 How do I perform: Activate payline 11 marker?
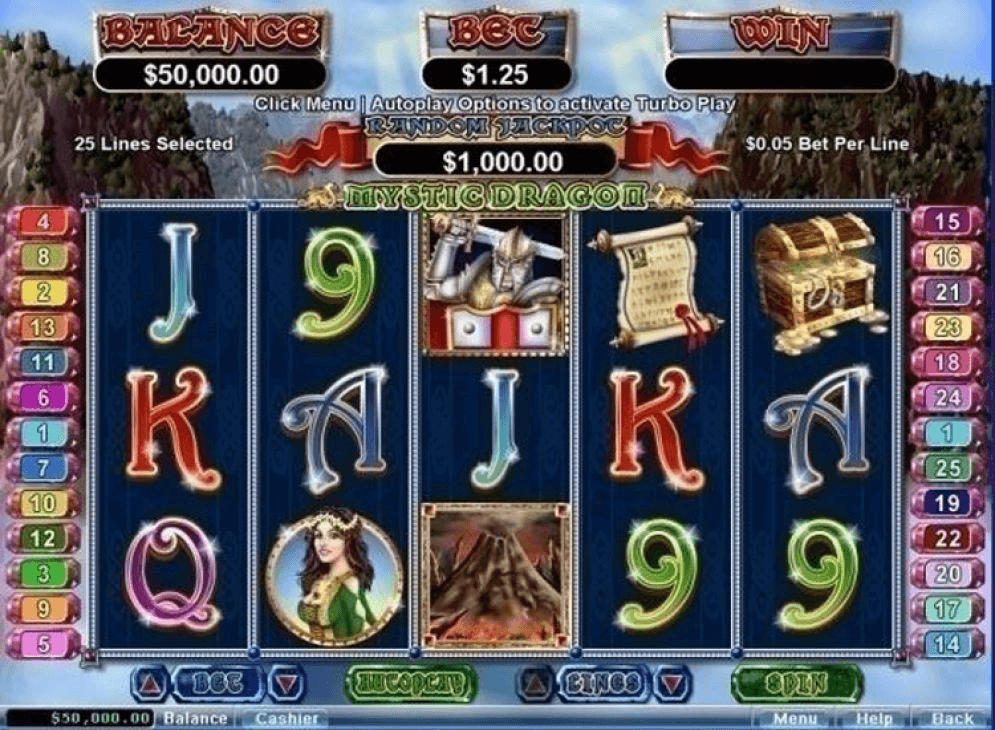click(44, 361)
